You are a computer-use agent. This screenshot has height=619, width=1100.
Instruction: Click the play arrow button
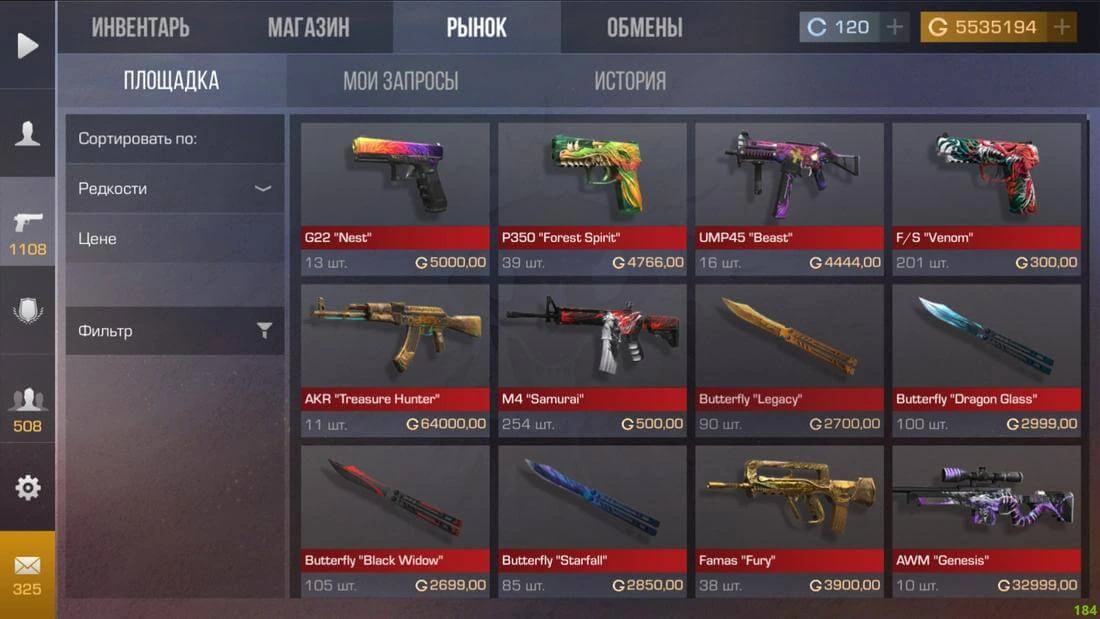pyautogui.click(x=28, y=45)
